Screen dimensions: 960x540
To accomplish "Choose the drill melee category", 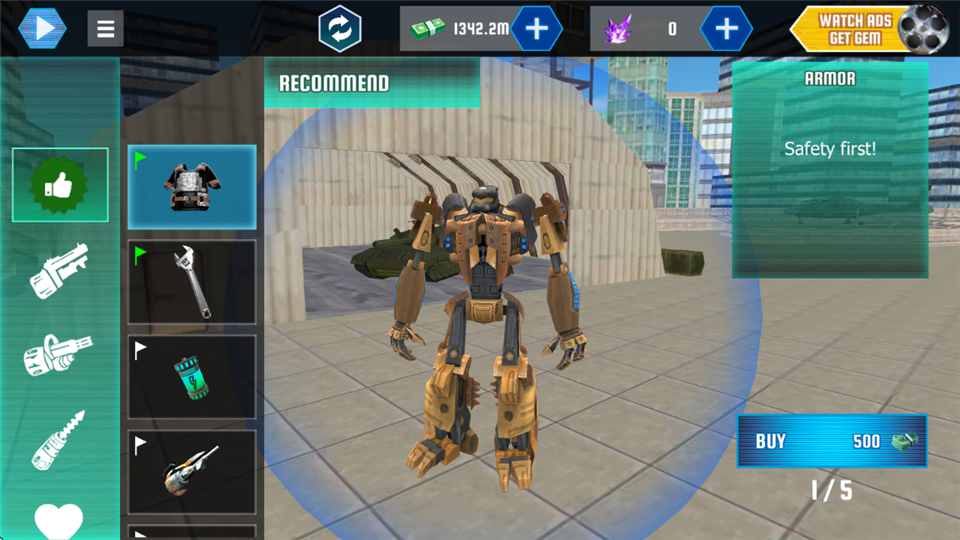I will [59, 440].
